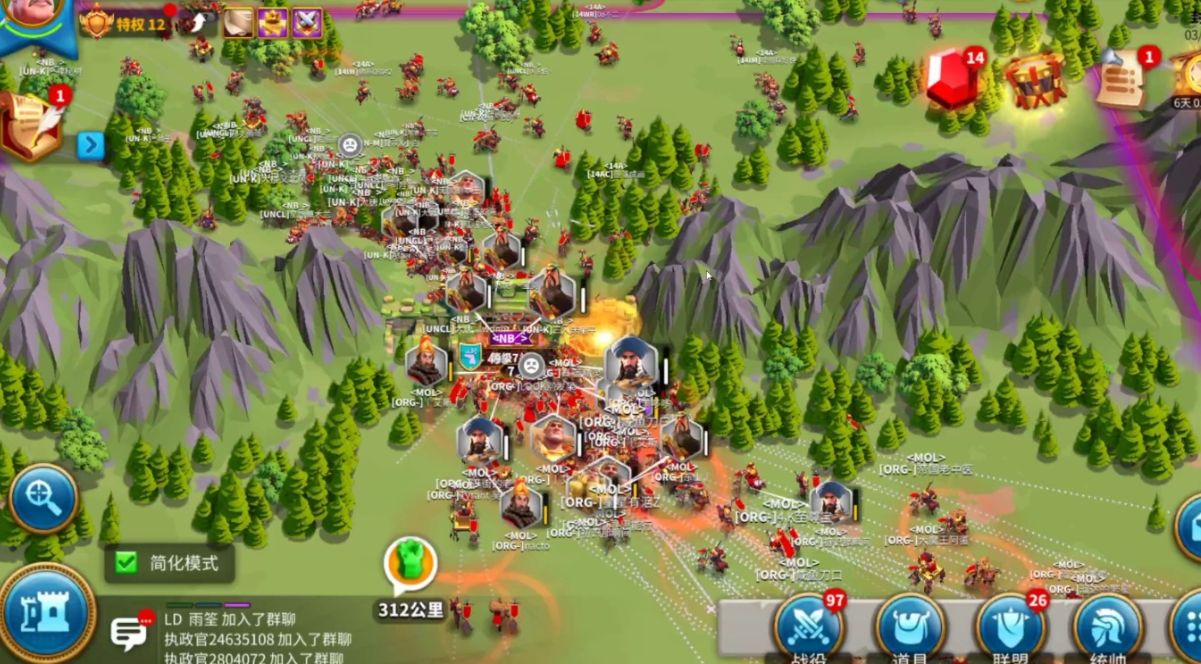Select the crossed swords buff icon

click(307, 22)
